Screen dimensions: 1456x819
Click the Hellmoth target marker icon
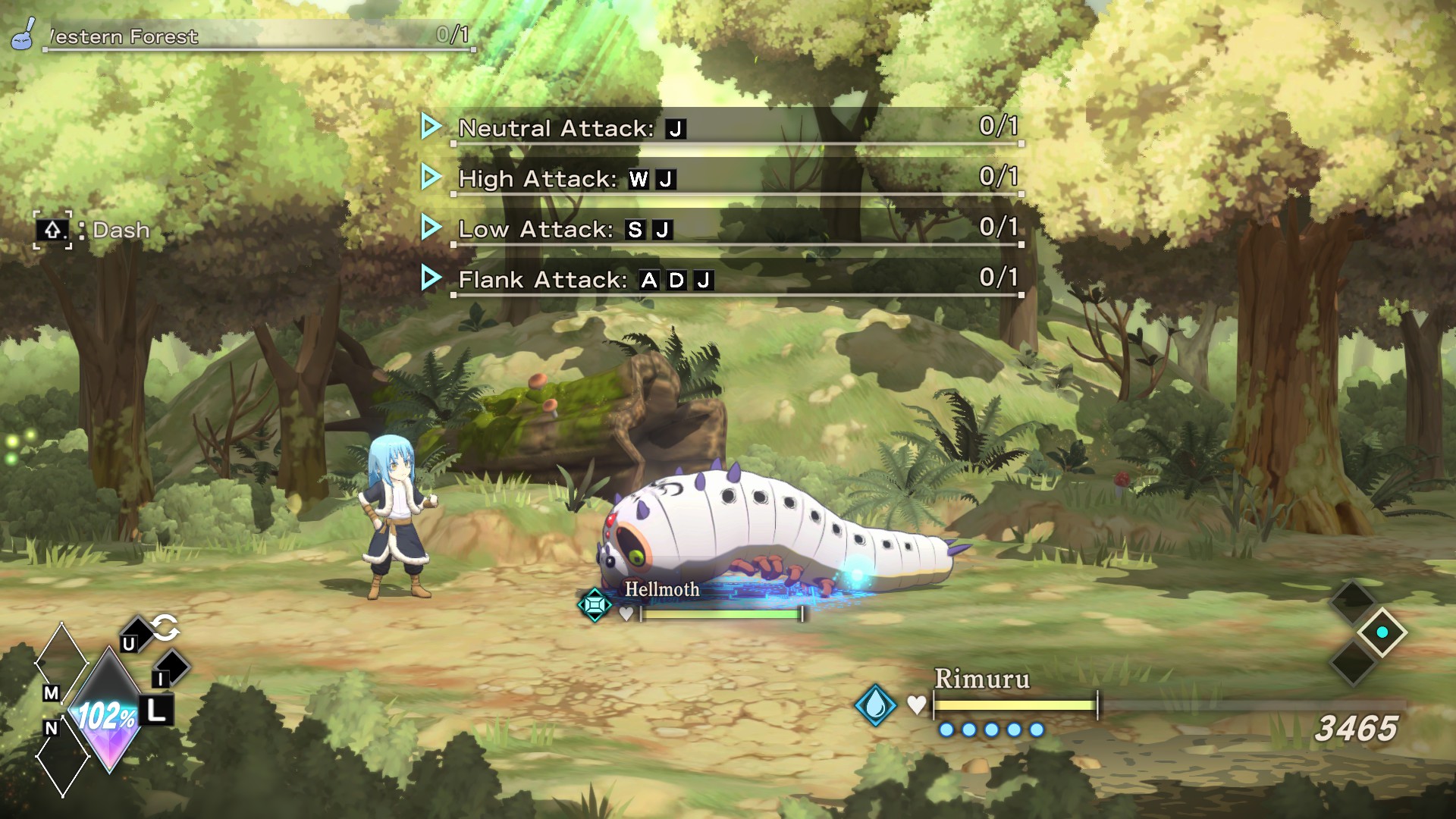tap(595, 604)
